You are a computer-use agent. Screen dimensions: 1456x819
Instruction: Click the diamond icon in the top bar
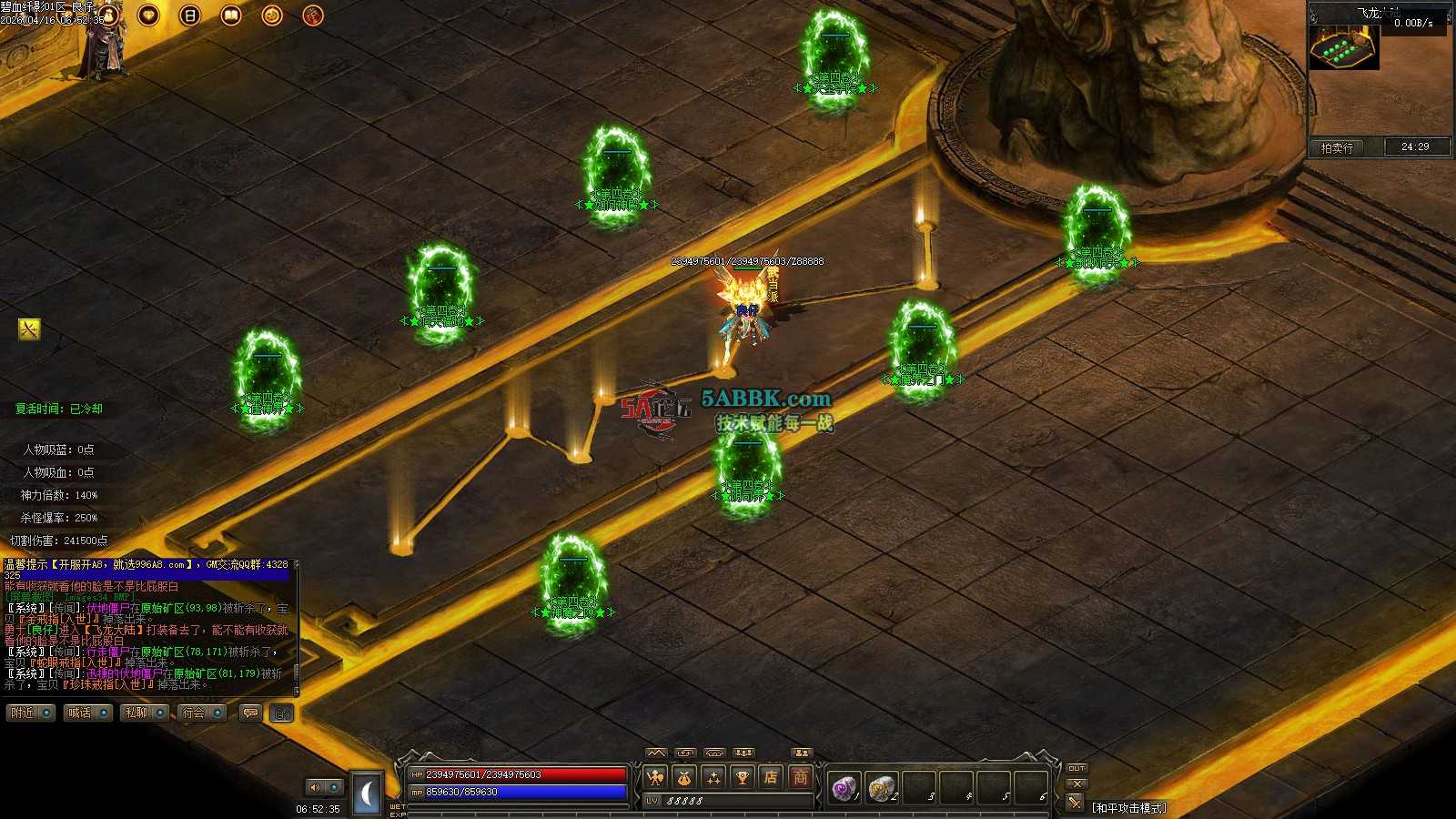148,15
